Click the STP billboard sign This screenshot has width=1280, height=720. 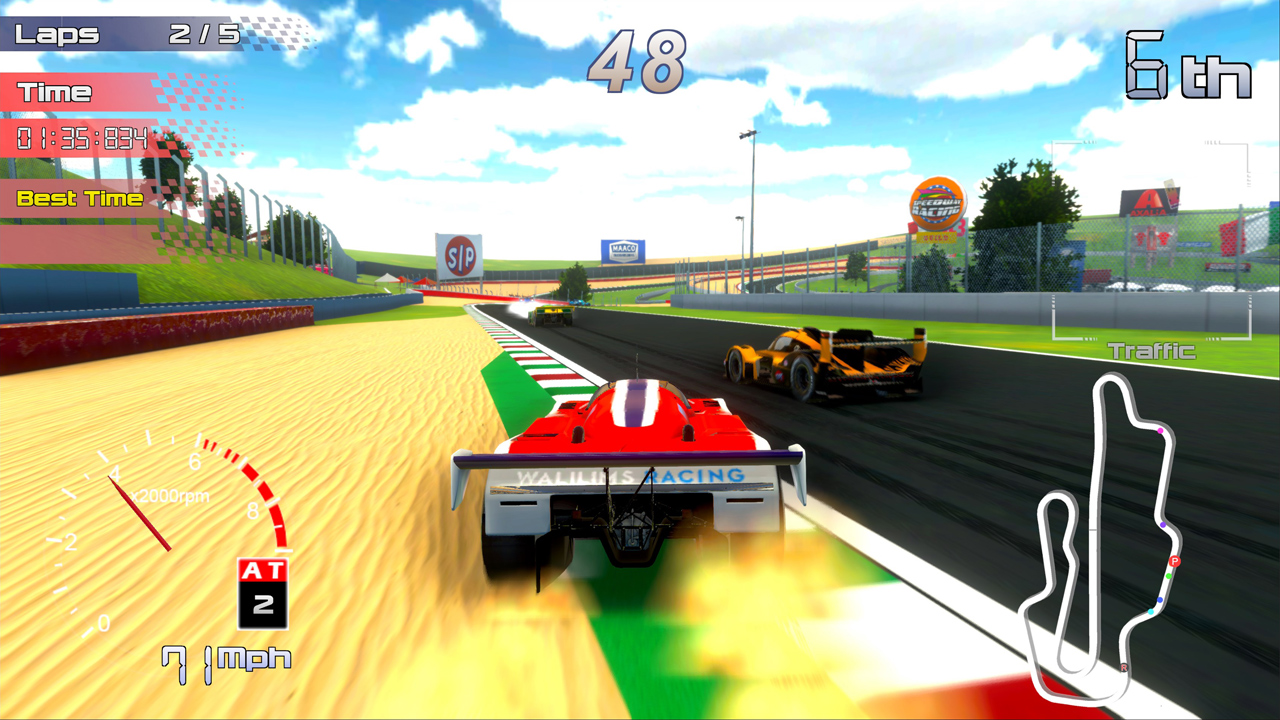(459, 255)
